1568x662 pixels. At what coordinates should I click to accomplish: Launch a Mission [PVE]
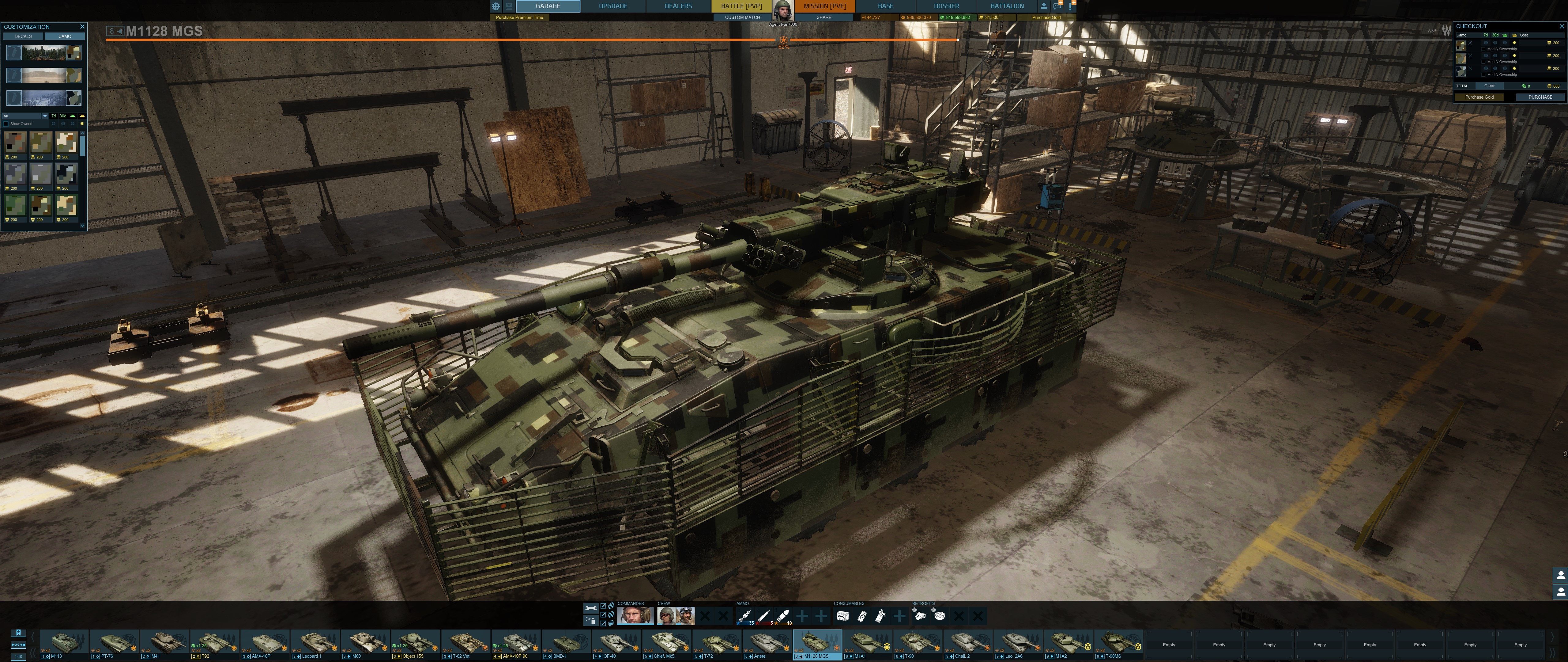click(824, 6)
